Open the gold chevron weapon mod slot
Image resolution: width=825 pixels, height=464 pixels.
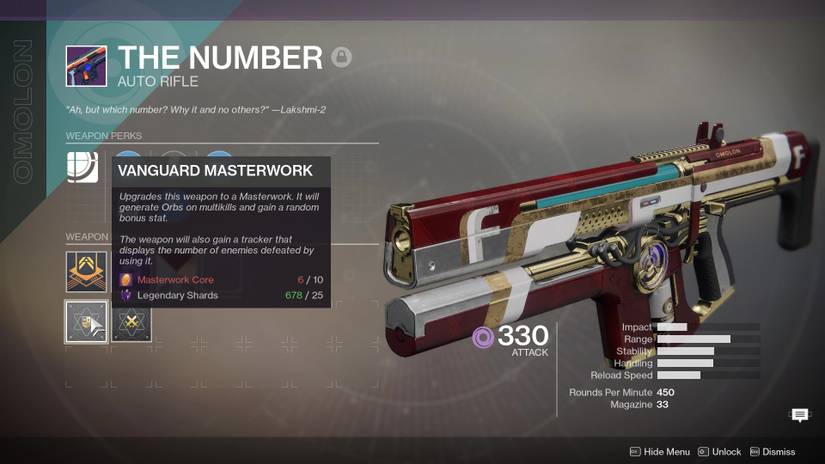tap(86, 272)
